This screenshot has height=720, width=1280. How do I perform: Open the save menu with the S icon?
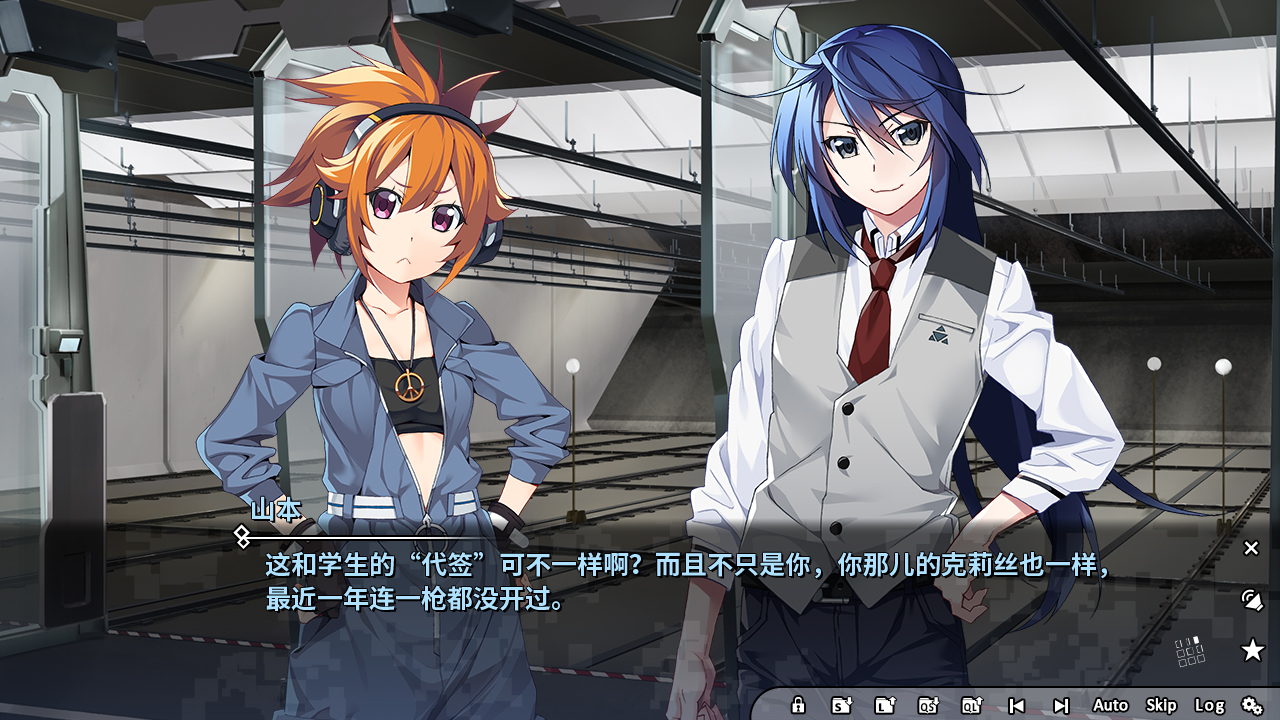click(840, 705)
